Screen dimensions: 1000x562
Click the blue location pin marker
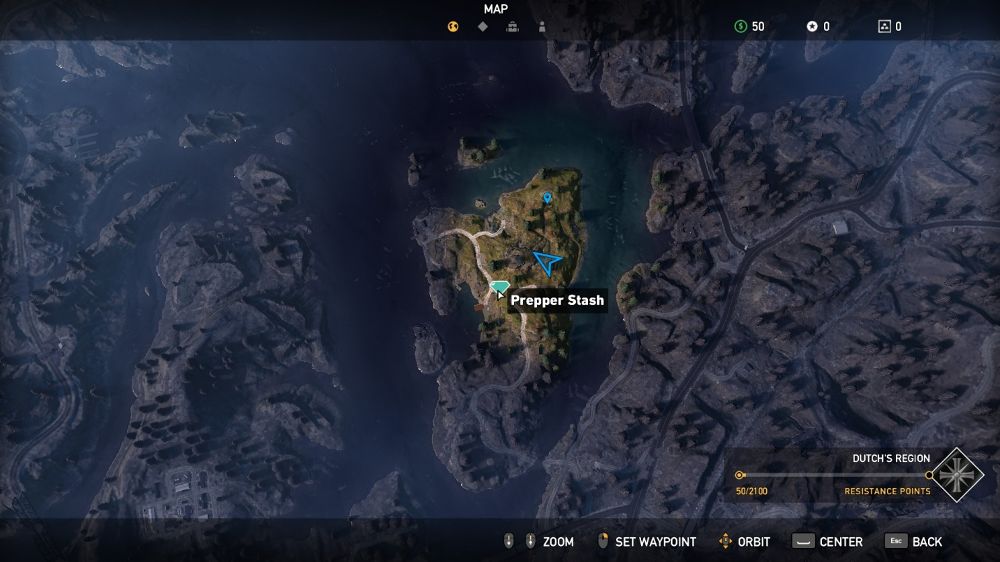click(x=547, y=198)
